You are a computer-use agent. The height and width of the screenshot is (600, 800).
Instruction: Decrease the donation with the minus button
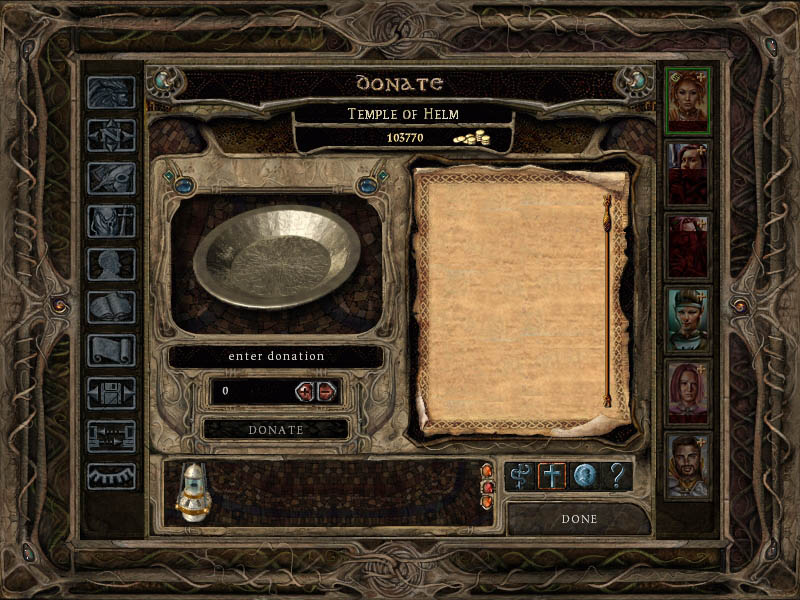(x=327, y=391)
